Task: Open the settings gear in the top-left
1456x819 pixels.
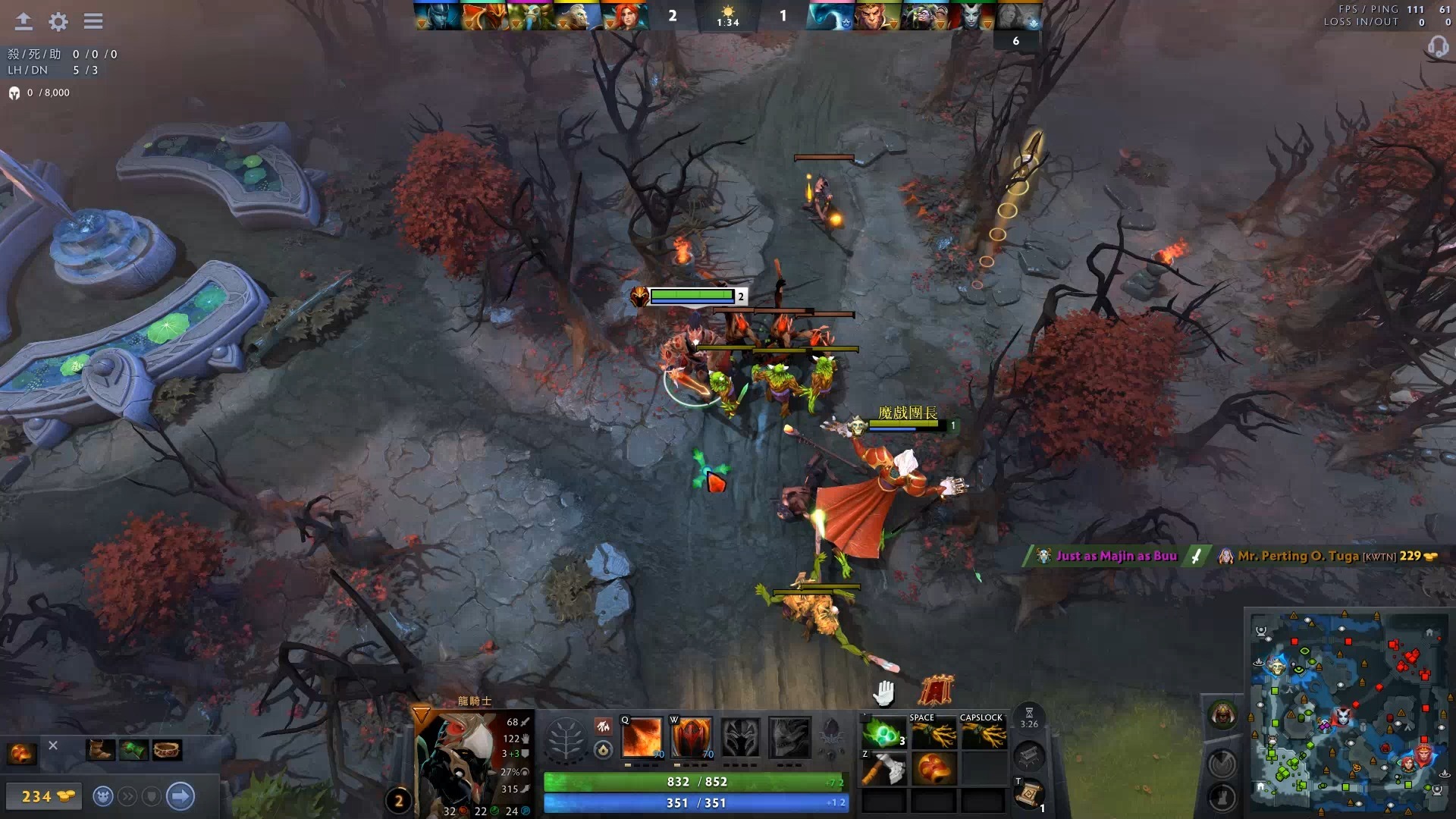Action: coord(58,21)
